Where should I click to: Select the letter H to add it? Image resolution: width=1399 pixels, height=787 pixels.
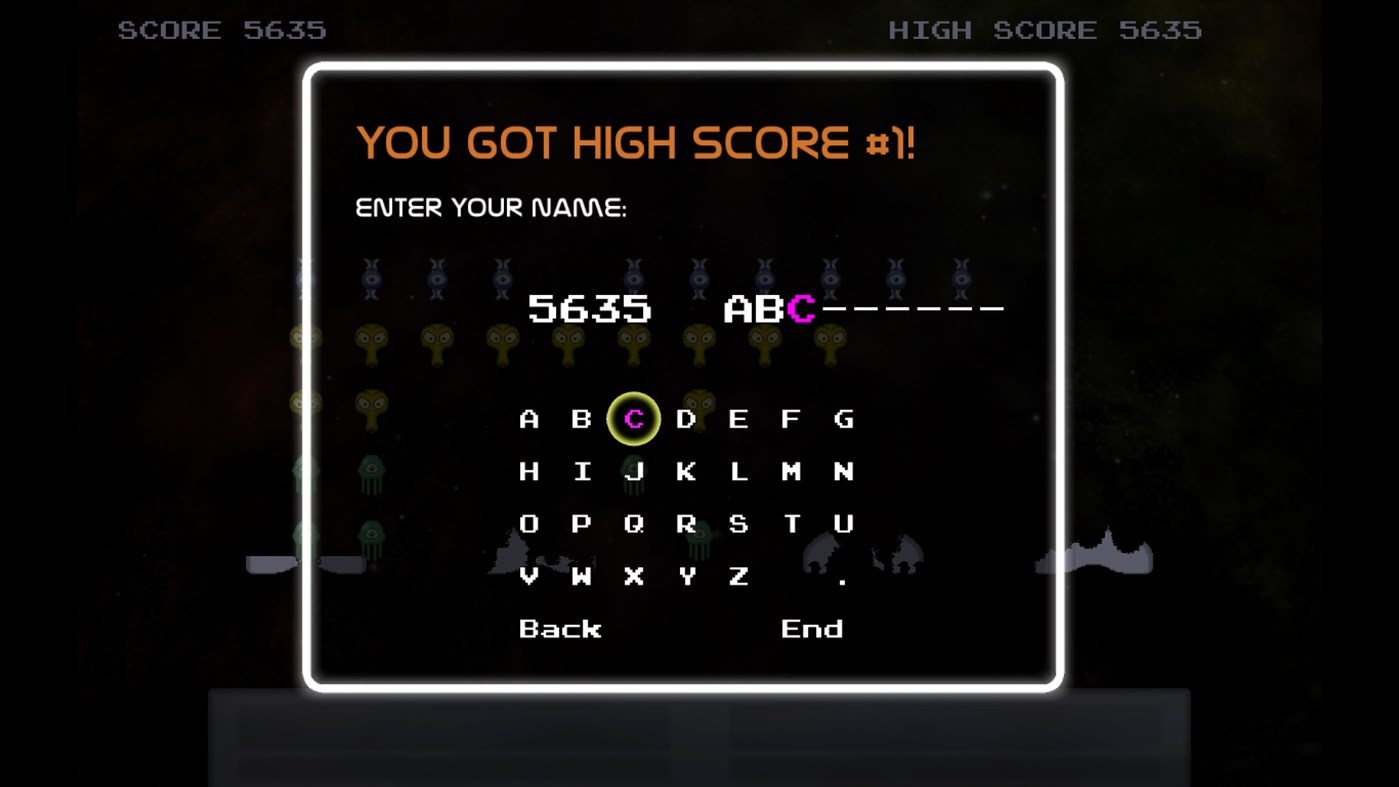(x=528, y=471)
